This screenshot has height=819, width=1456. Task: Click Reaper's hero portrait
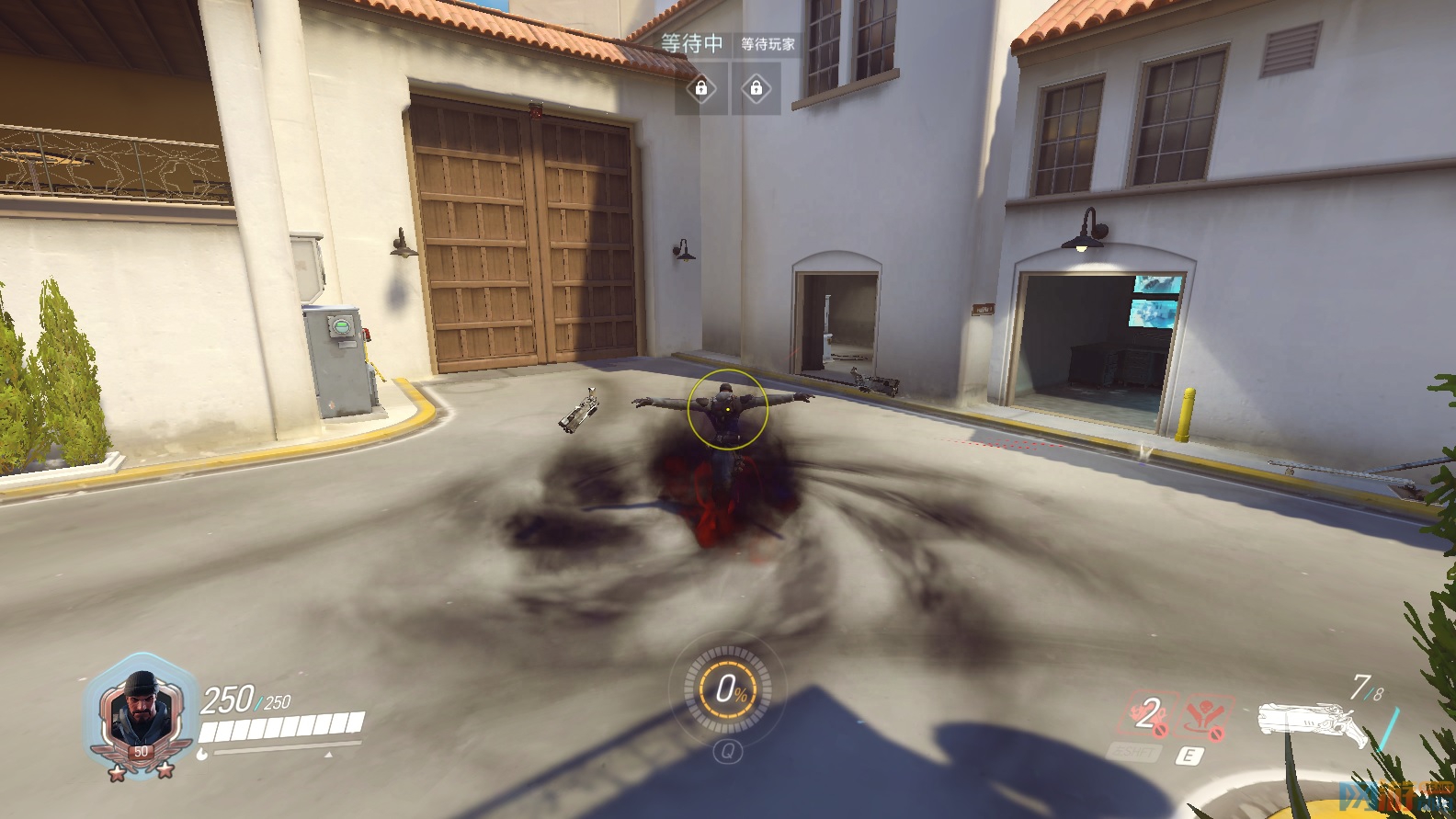(x=140, y=711)
